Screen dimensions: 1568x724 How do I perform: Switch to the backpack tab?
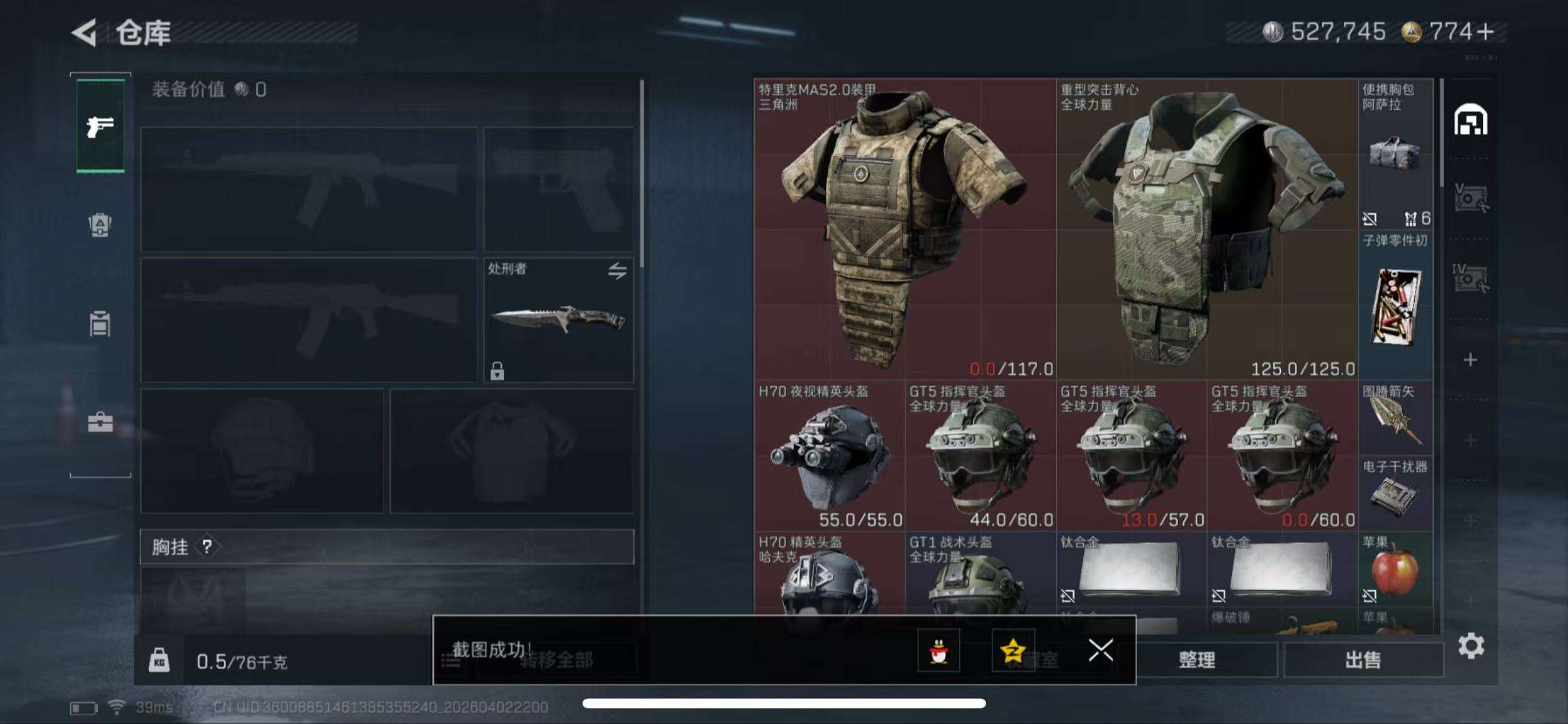[x=100, y=225]
